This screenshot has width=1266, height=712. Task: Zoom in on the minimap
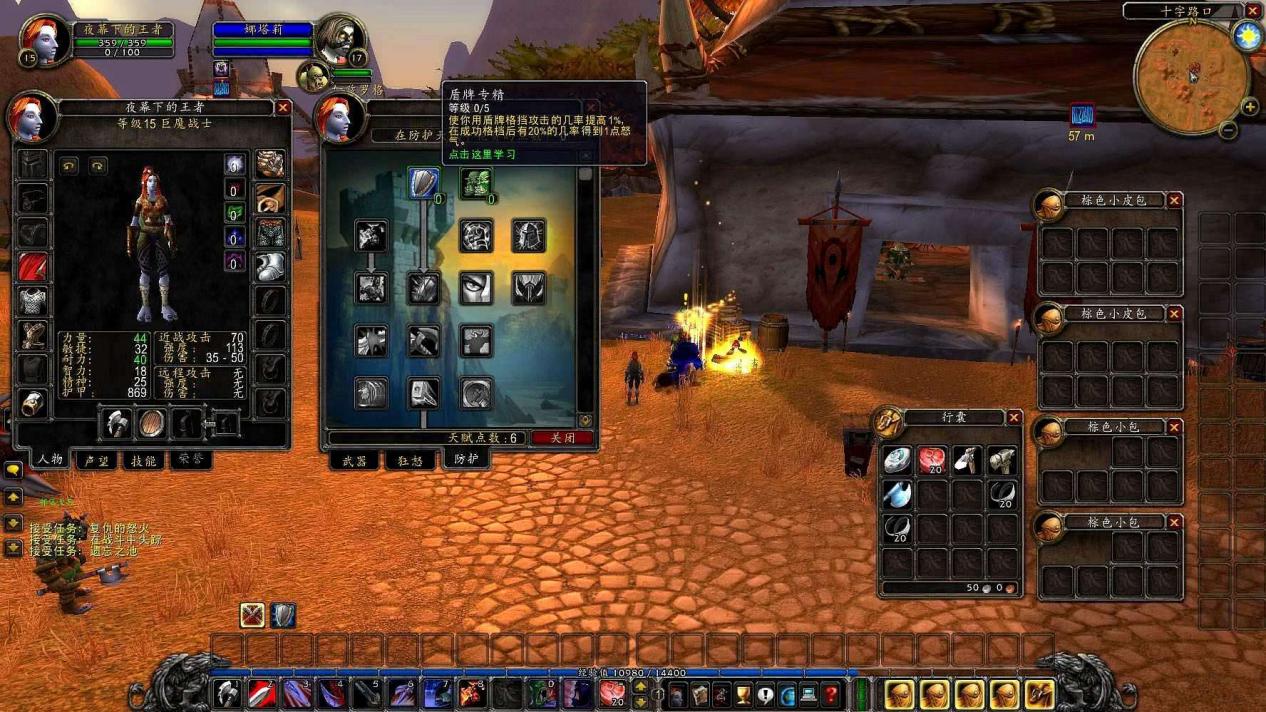tap(1249, 107)
